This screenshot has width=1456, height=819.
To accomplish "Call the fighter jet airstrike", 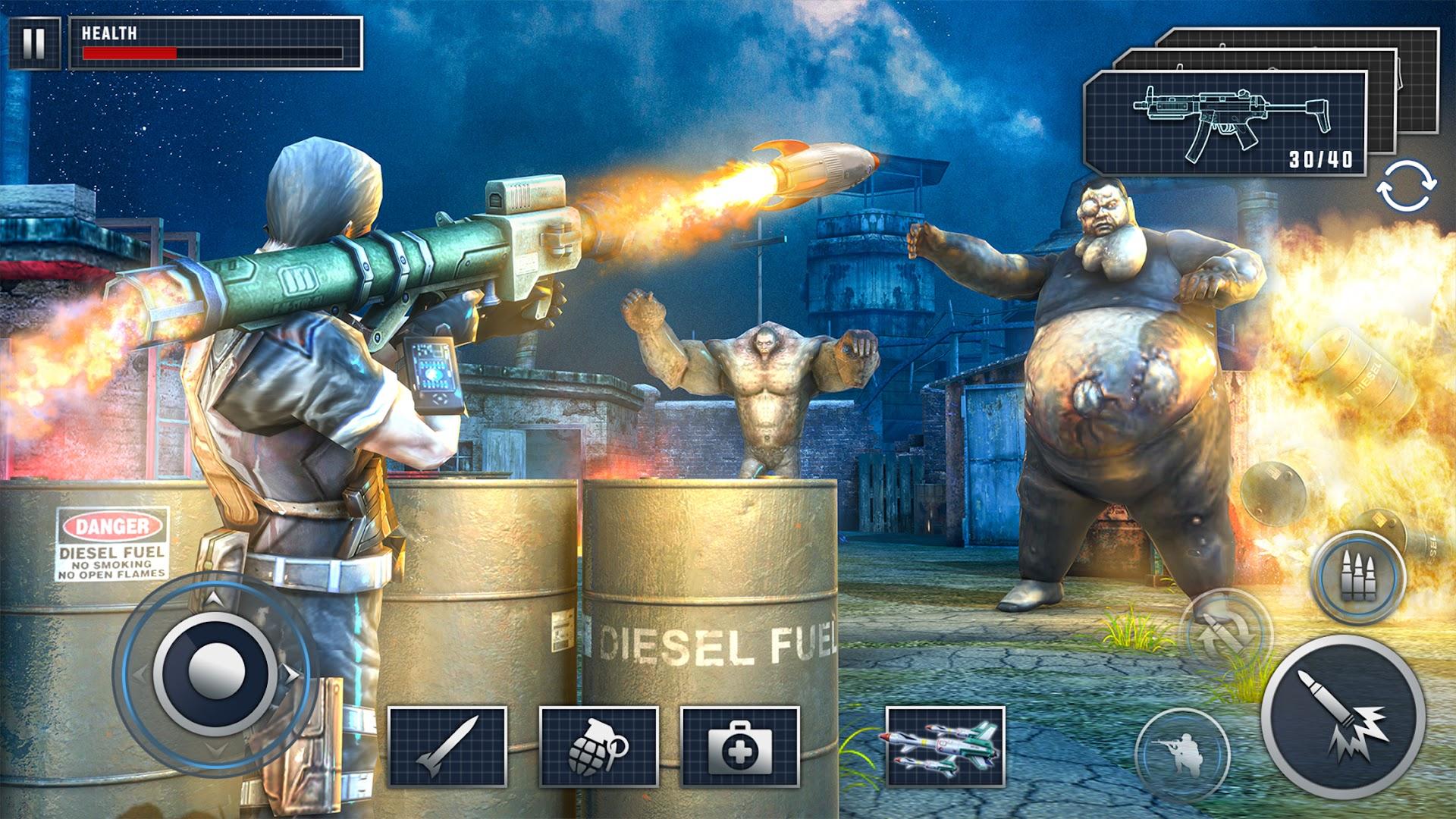I will (945, 745).
